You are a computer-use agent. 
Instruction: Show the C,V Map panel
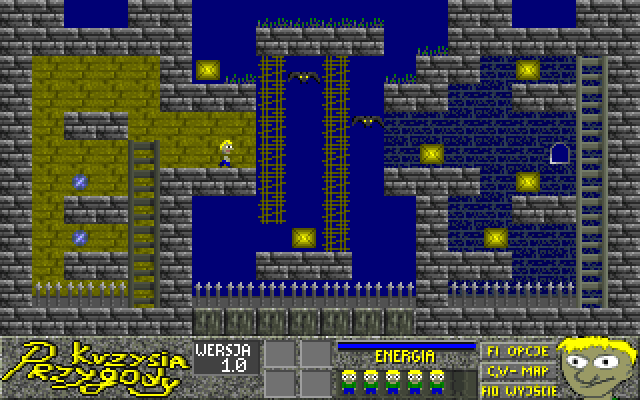(515, 369)
